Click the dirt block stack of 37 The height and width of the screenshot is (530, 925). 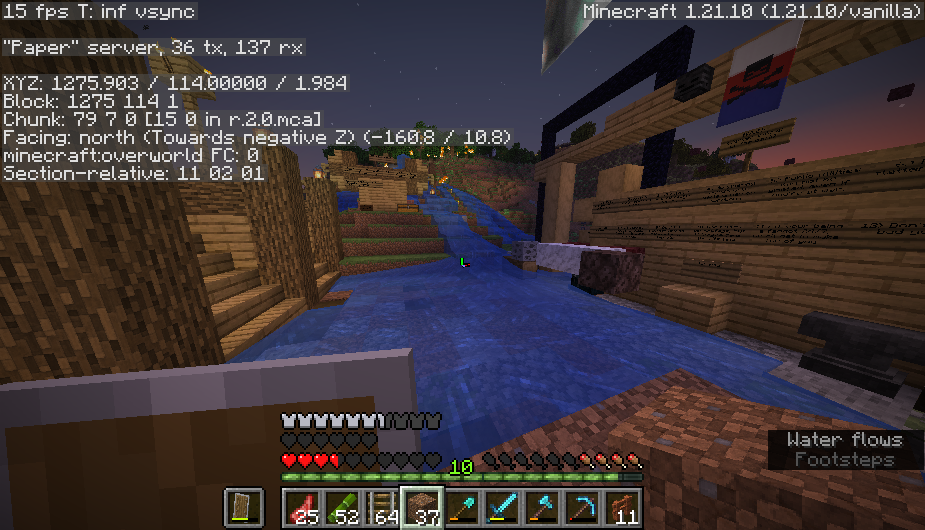coord(421,508)
